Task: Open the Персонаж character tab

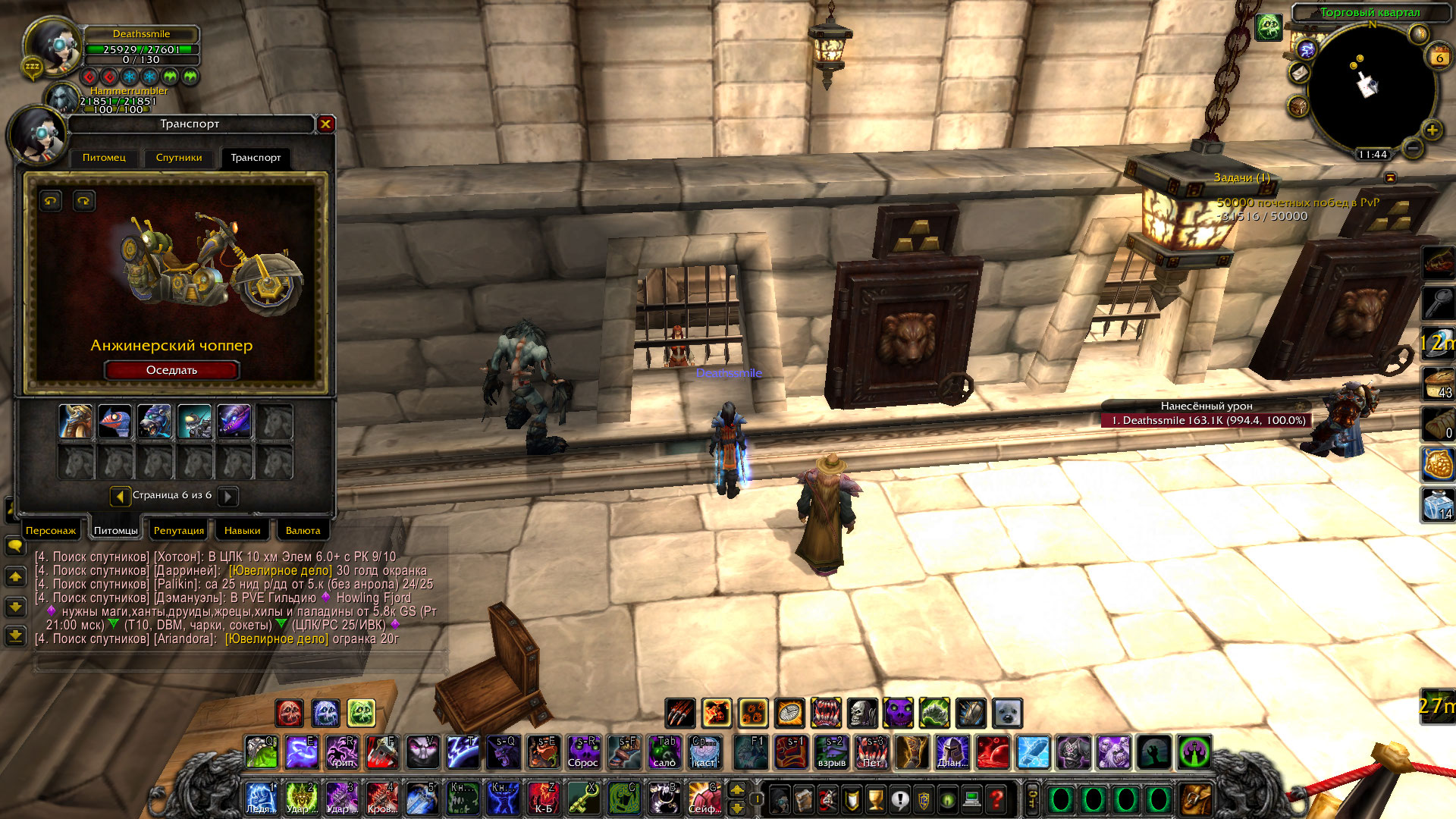Action: pos(51,530)
